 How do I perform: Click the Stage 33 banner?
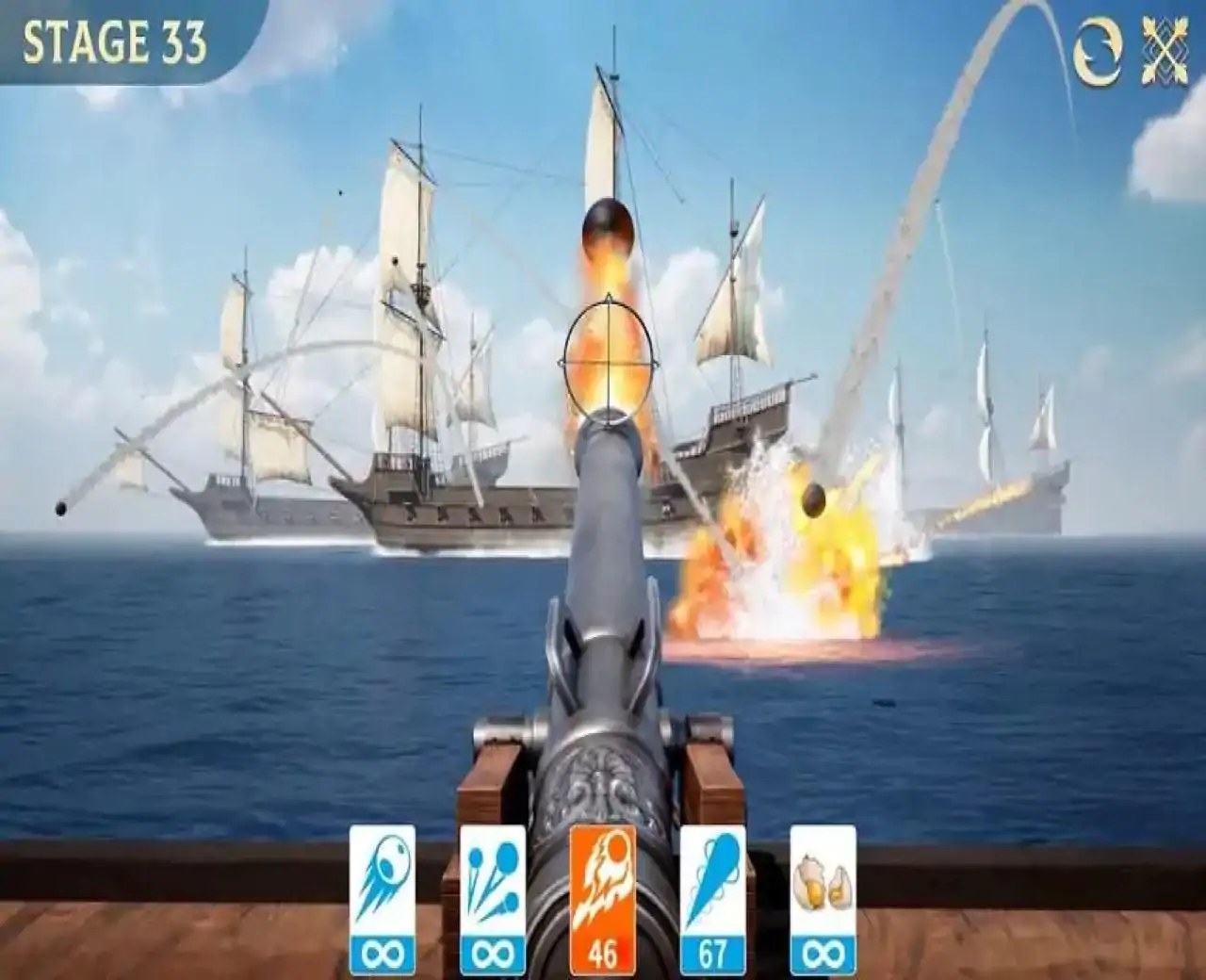pyautogui.click(x=115, y=41)
